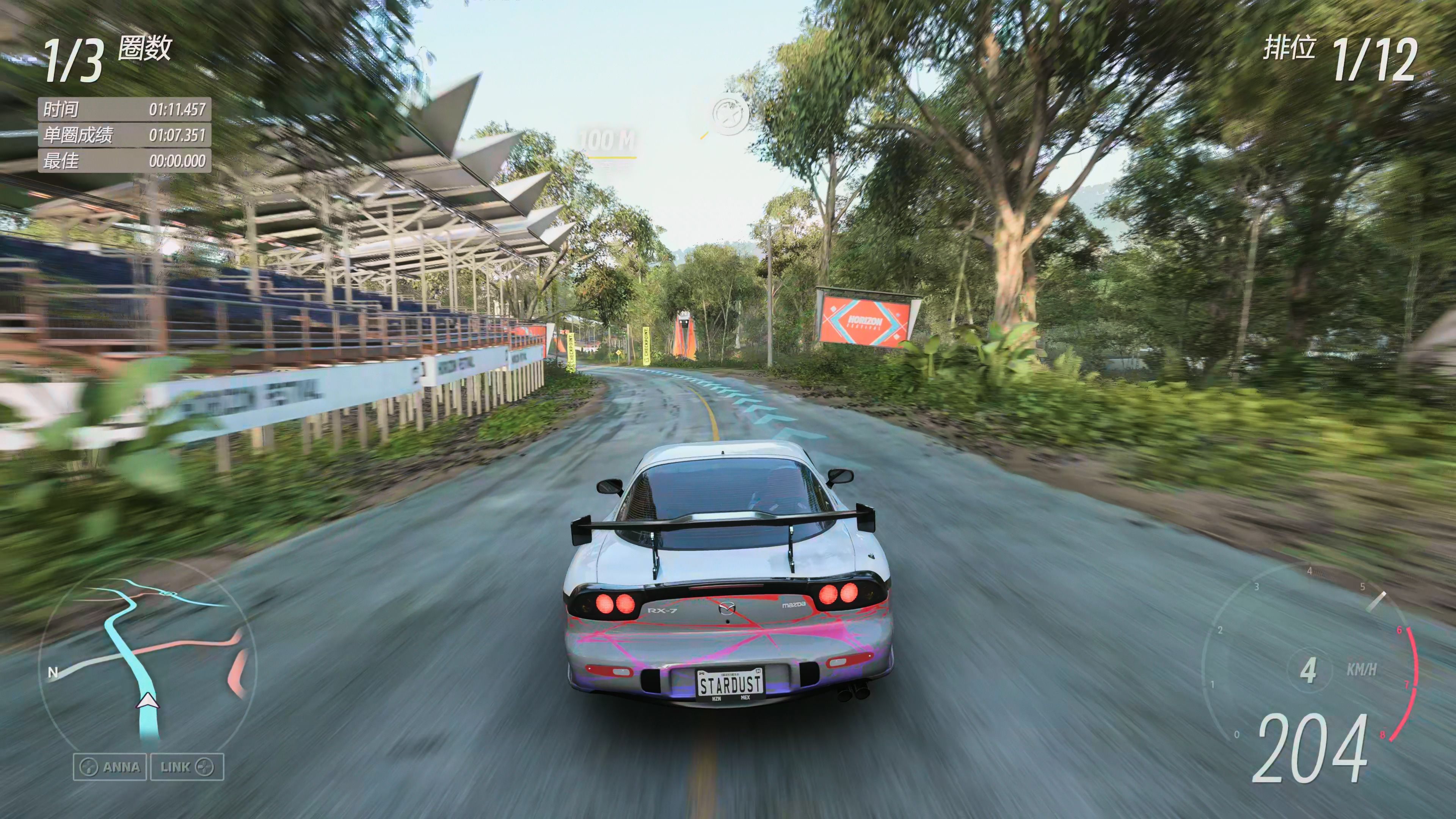
Task: Open the LINK chat panel
Action: pyautogui.click(x=187, y=767)
